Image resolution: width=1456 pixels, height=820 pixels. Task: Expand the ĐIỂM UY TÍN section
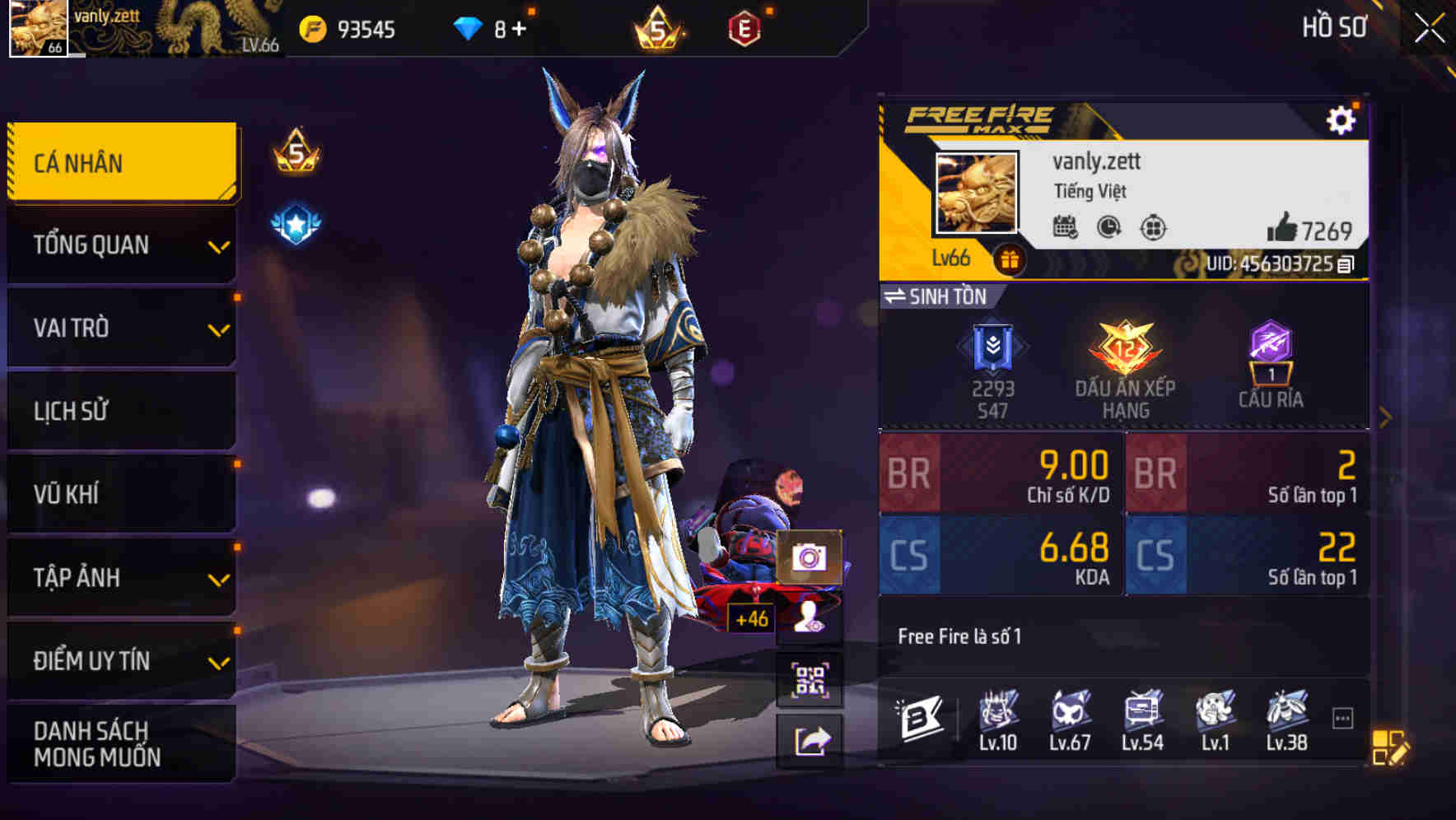click(120, 659)
